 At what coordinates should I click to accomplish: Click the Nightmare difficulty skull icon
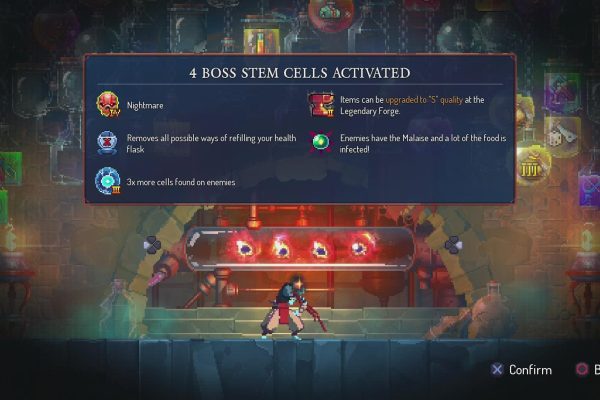[107, 104]
